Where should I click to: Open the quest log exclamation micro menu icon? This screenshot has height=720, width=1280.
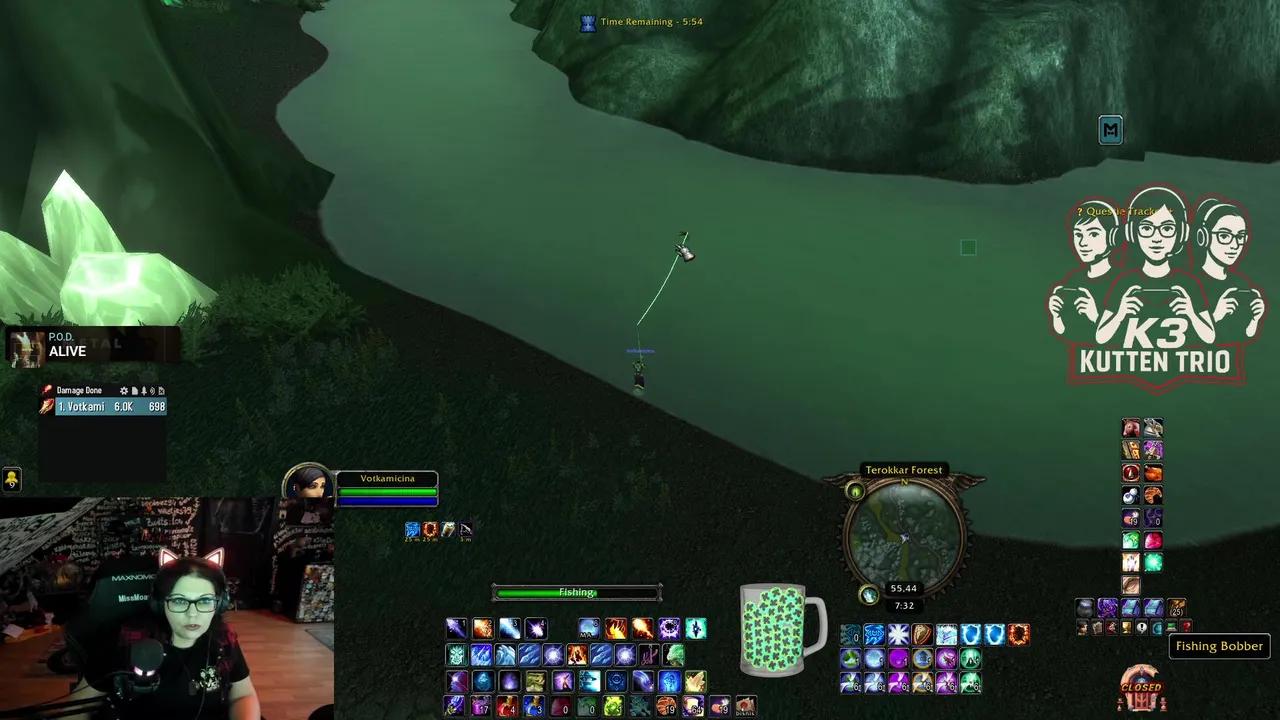click(x=1141, y=628)
